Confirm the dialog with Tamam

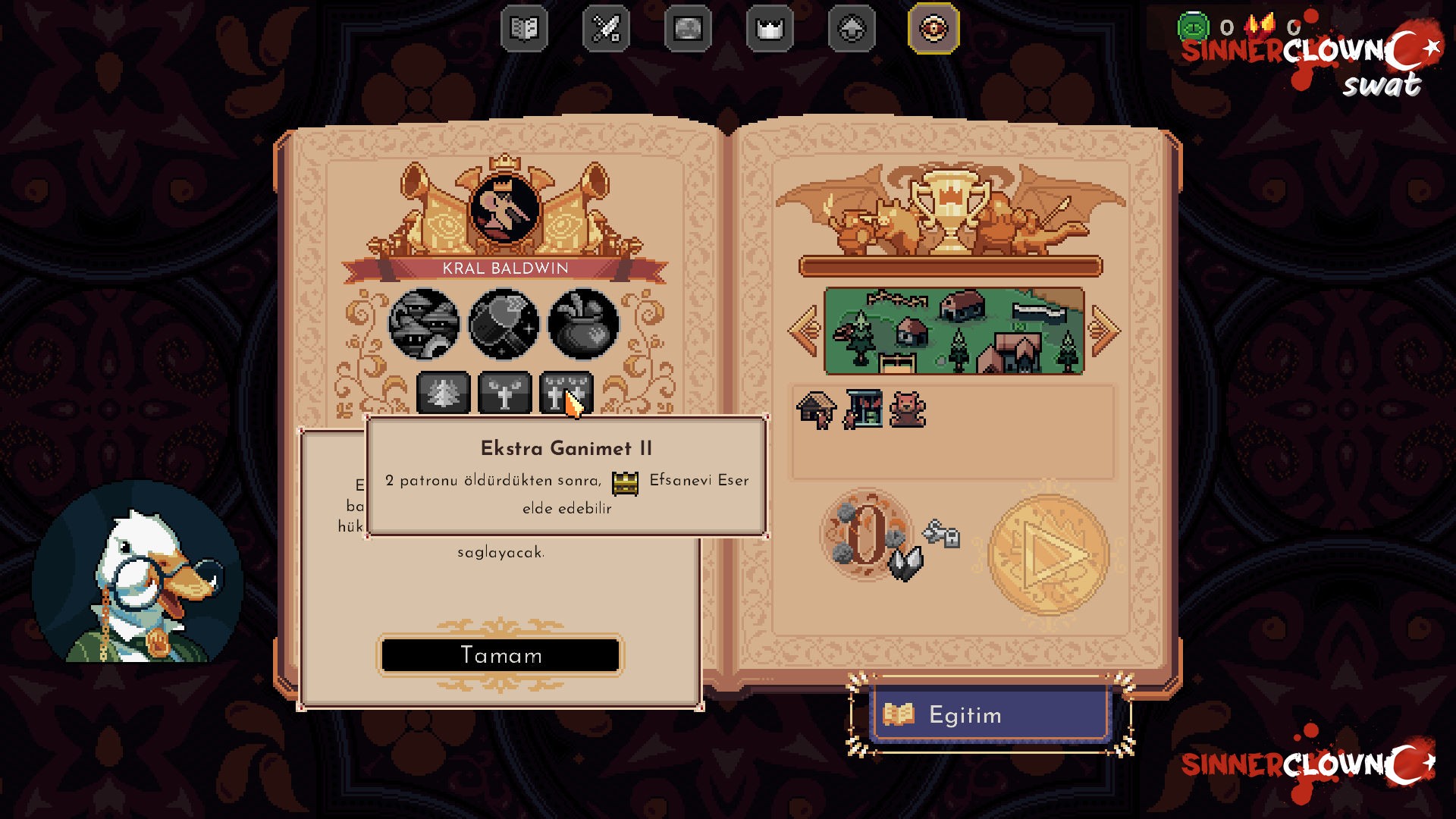click(x=500, y=655)
